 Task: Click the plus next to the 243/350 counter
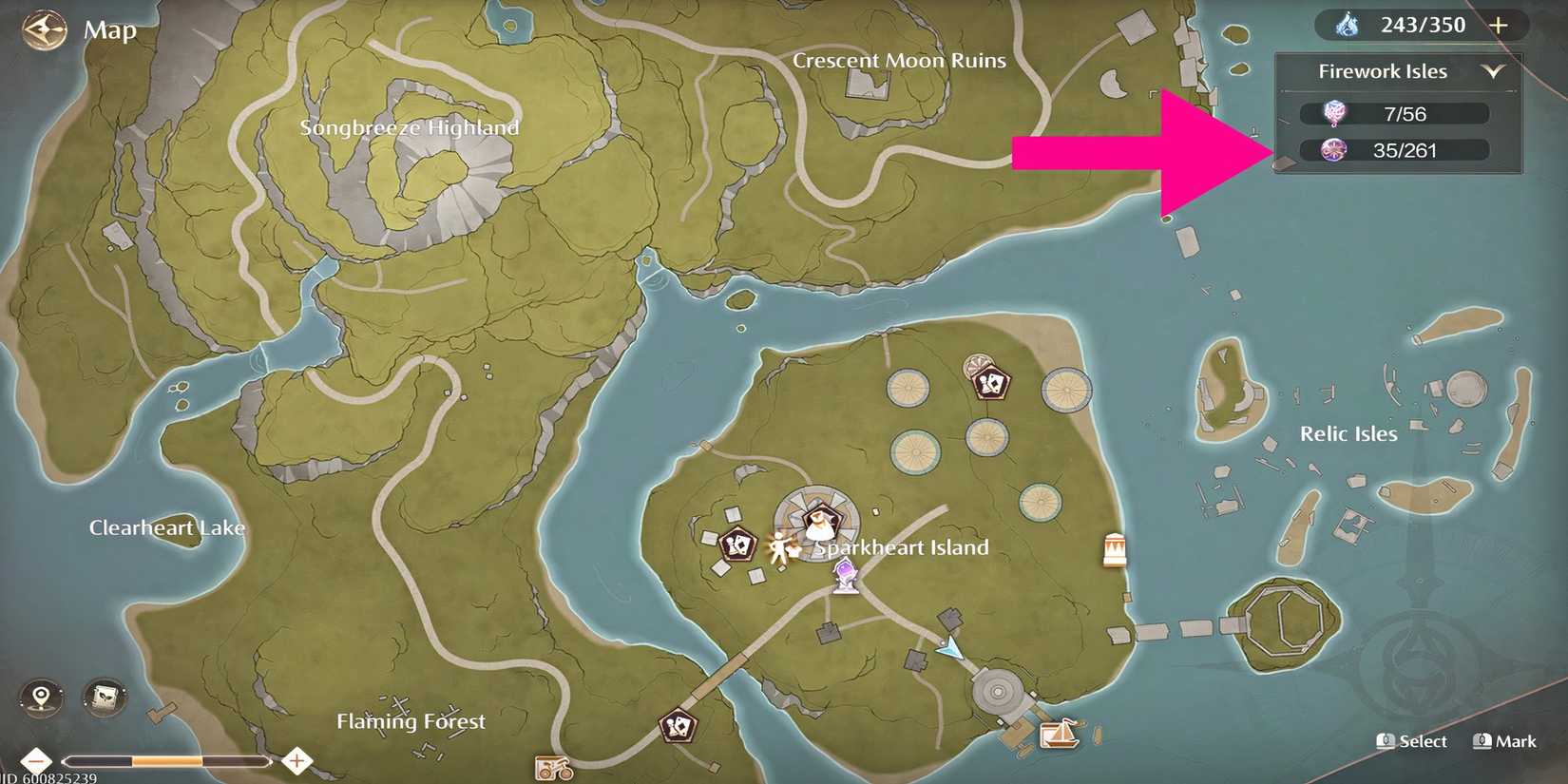pyautogui.click(x=1500, y=25)
